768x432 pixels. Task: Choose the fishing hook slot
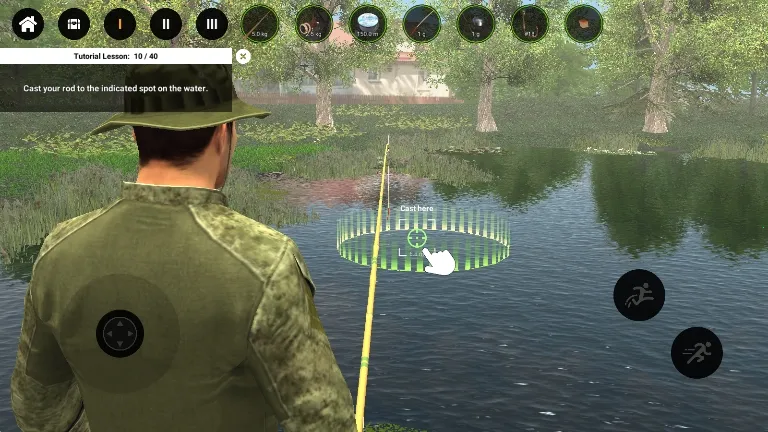coord(530,23)
